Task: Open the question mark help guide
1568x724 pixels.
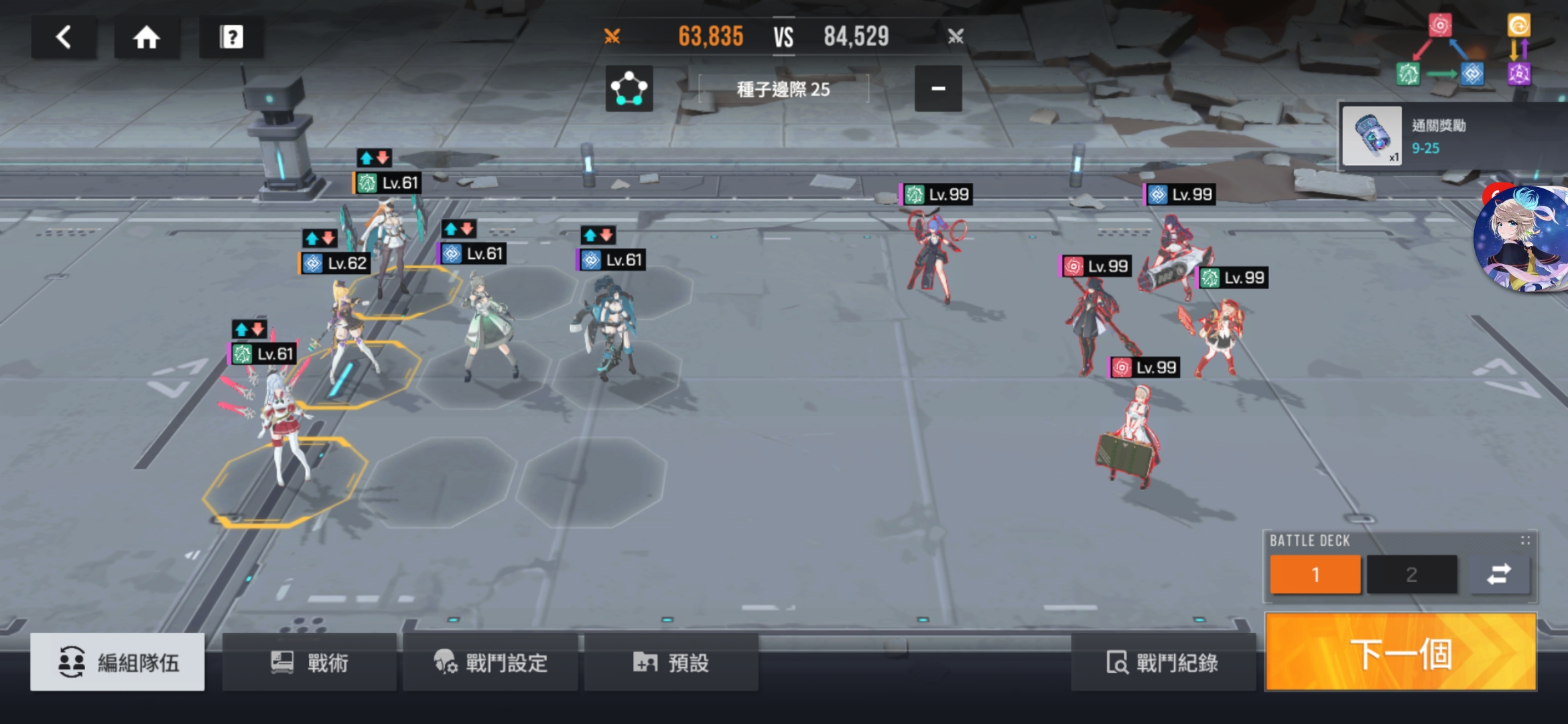Action: tap(231, 37)
